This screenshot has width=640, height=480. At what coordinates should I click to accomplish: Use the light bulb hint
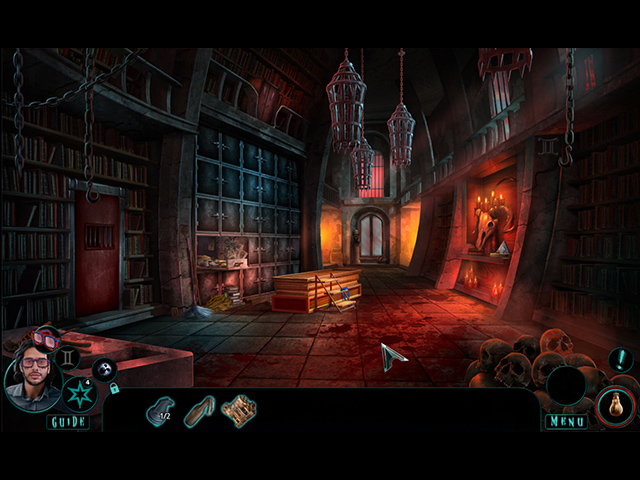point(611,407)
